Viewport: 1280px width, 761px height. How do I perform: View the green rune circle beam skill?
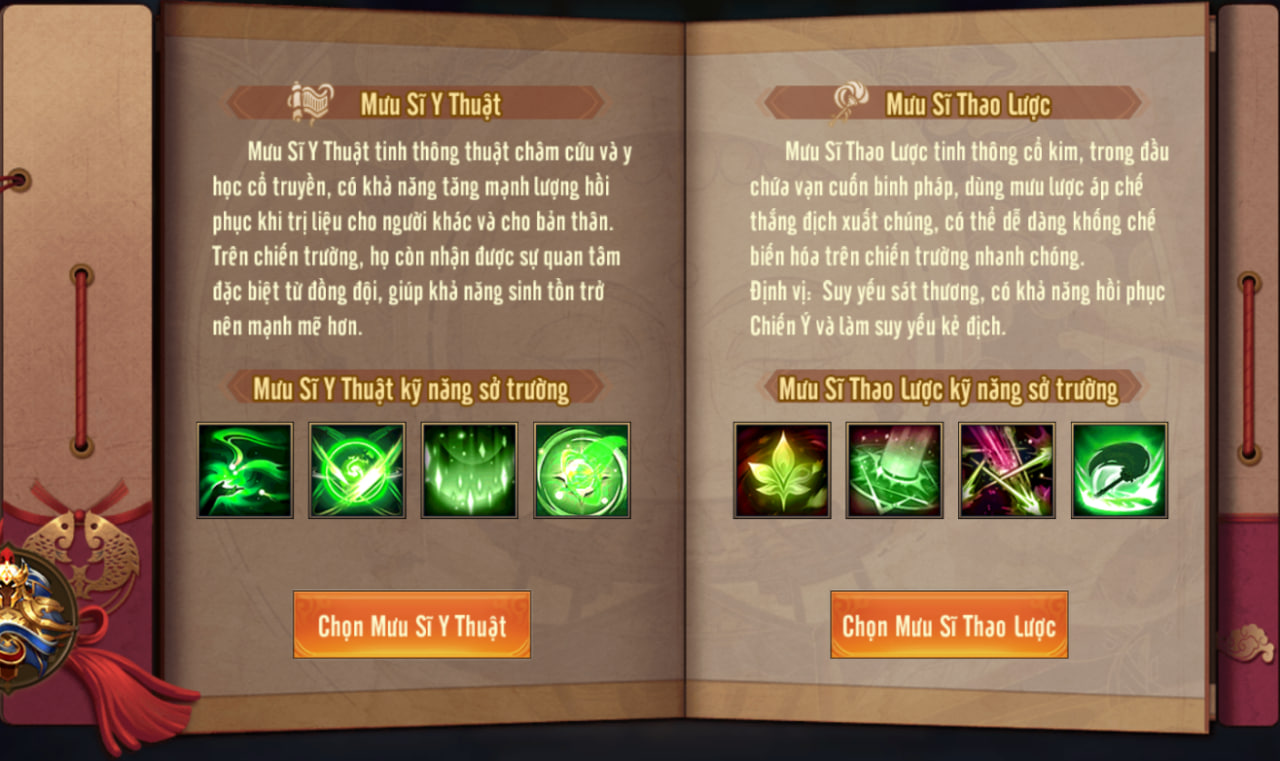(894, 470)
